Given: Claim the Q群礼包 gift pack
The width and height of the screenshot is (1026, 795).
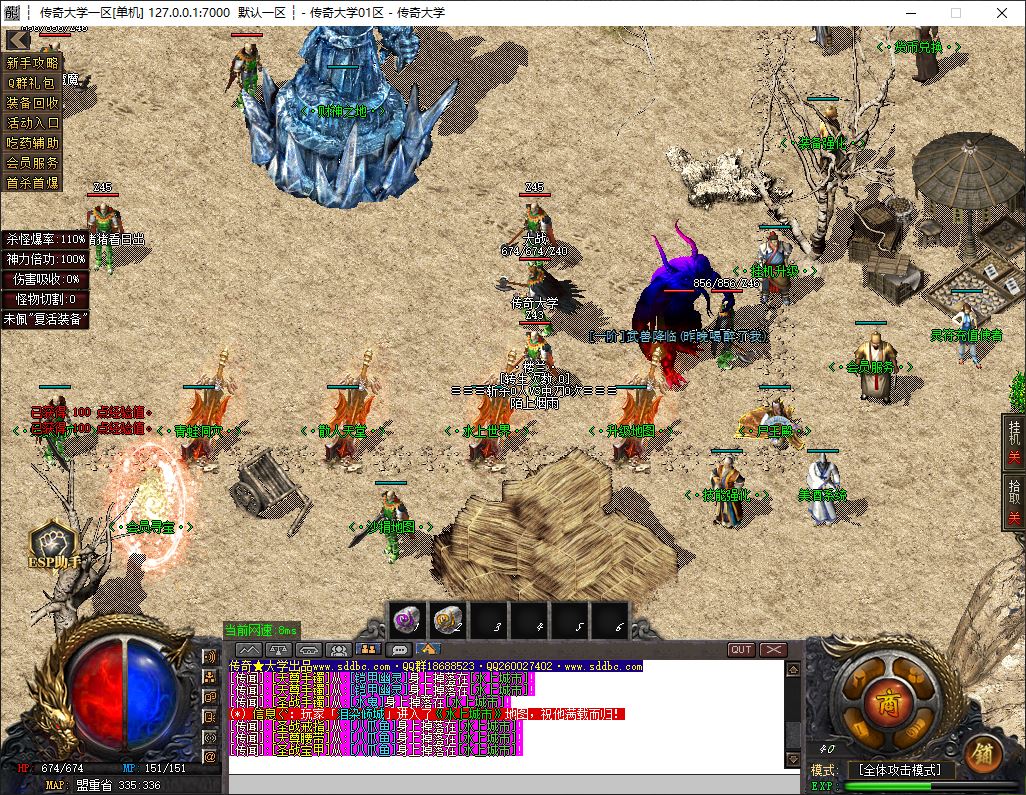Looking at the screenshot, I should [33, 83].
